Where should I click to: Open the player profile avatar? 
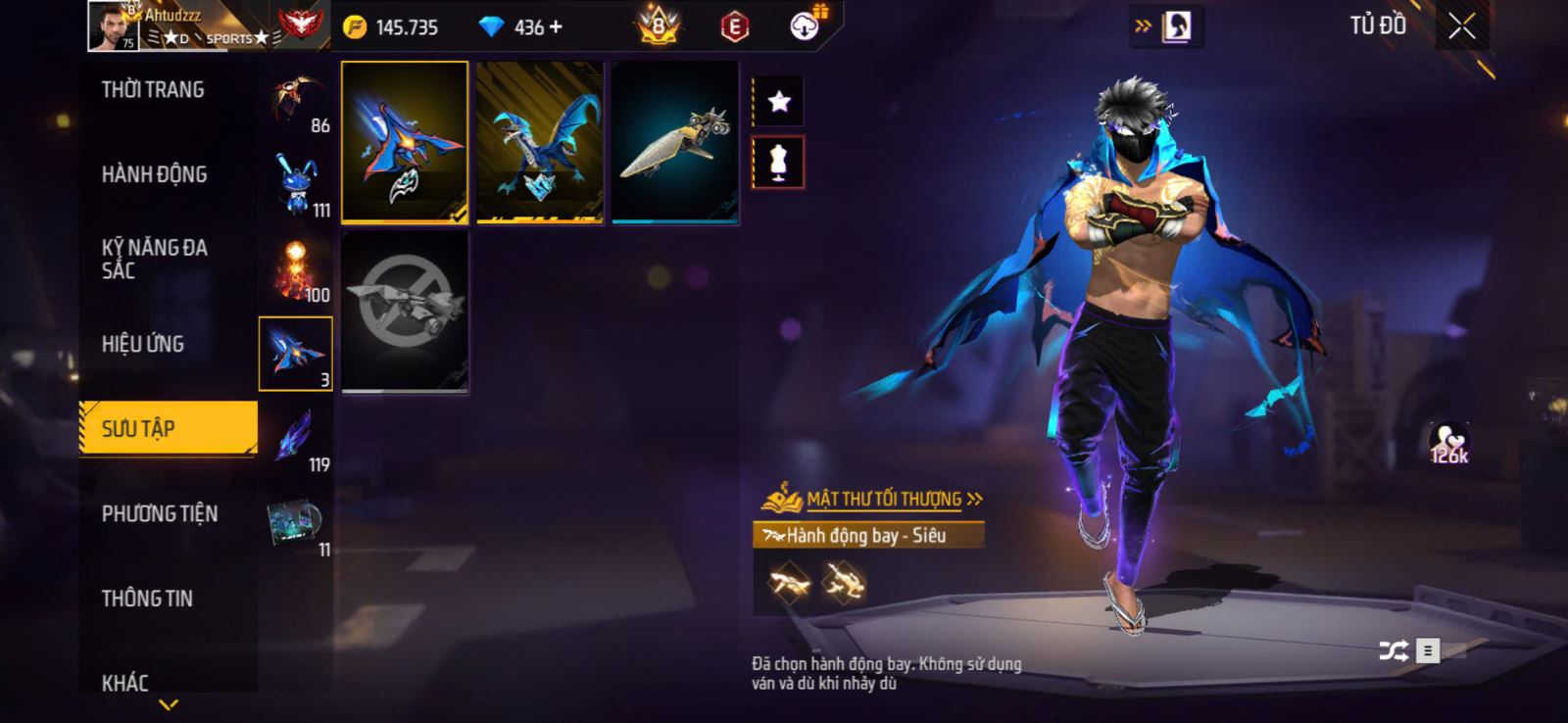[114, 26]
